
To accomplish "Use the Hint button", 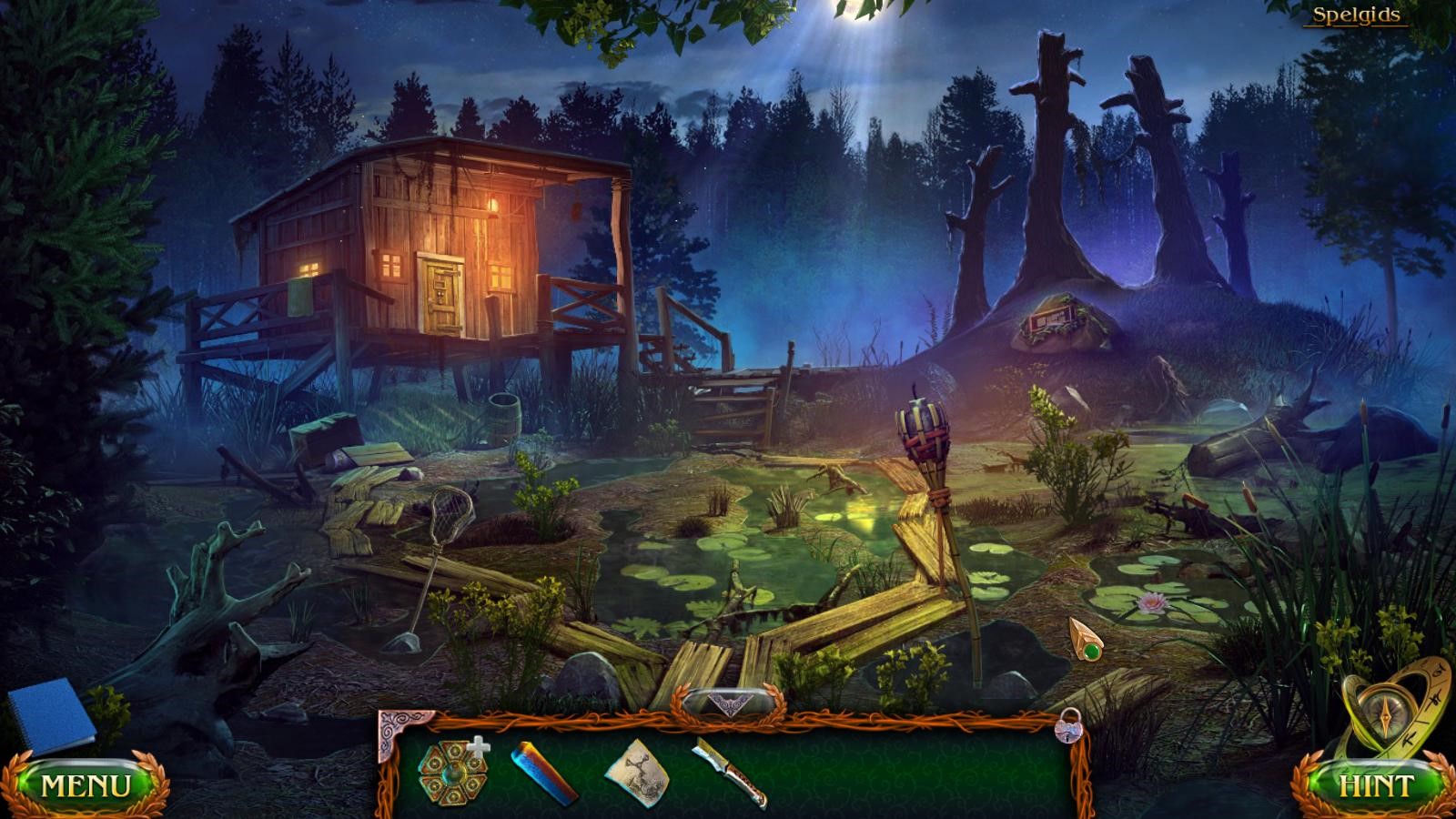I will pos(1375,785).
